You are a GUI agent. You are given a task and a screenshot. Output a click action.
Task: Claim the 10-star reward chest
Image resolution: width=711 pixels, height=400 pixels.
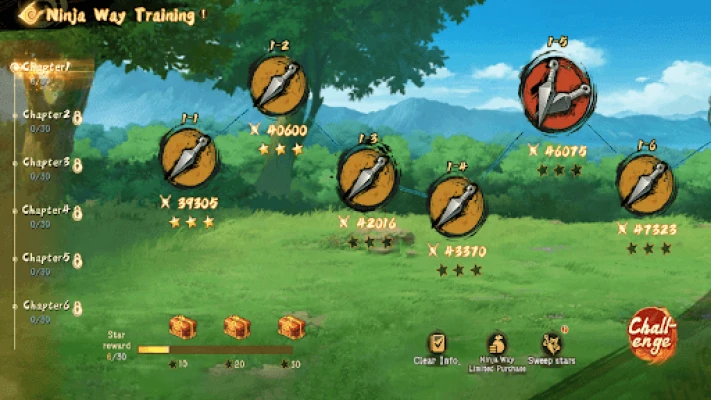[181, 327]
